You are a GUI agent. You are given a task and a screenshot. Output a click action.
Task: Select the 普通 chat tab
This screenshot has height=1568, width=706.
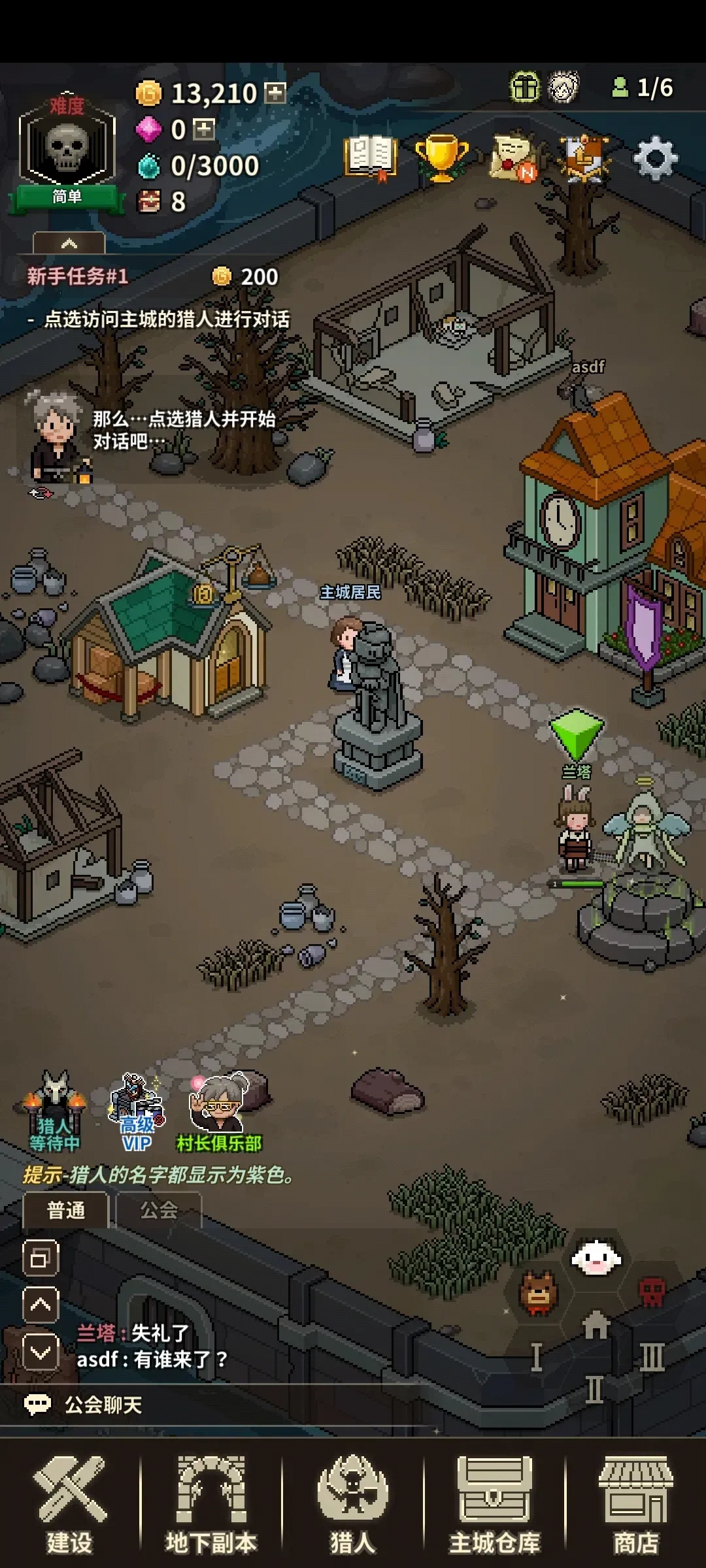(66, 1210)
